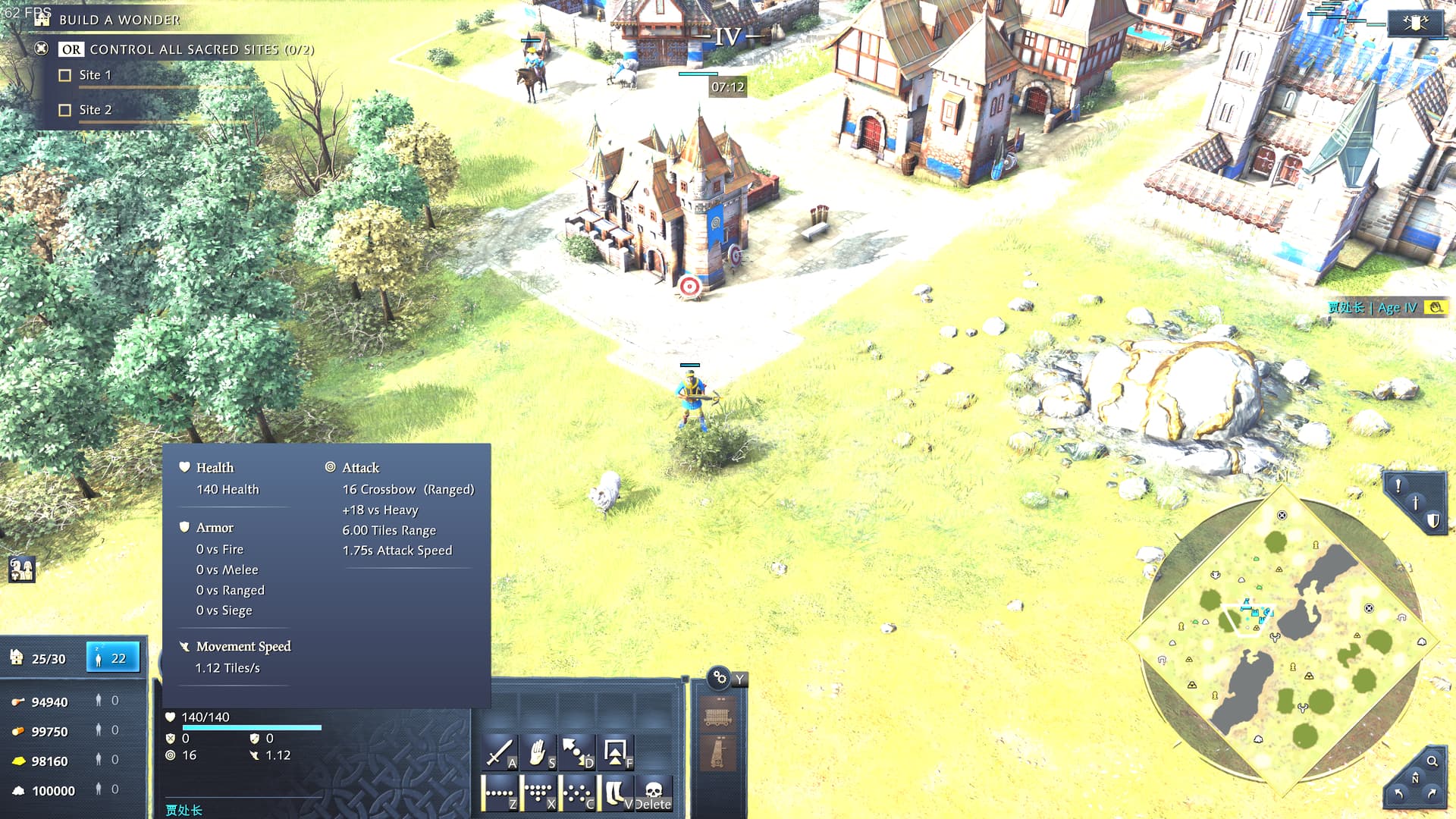Rotate the camera with the left arrow

click(x=1398, y=794)
